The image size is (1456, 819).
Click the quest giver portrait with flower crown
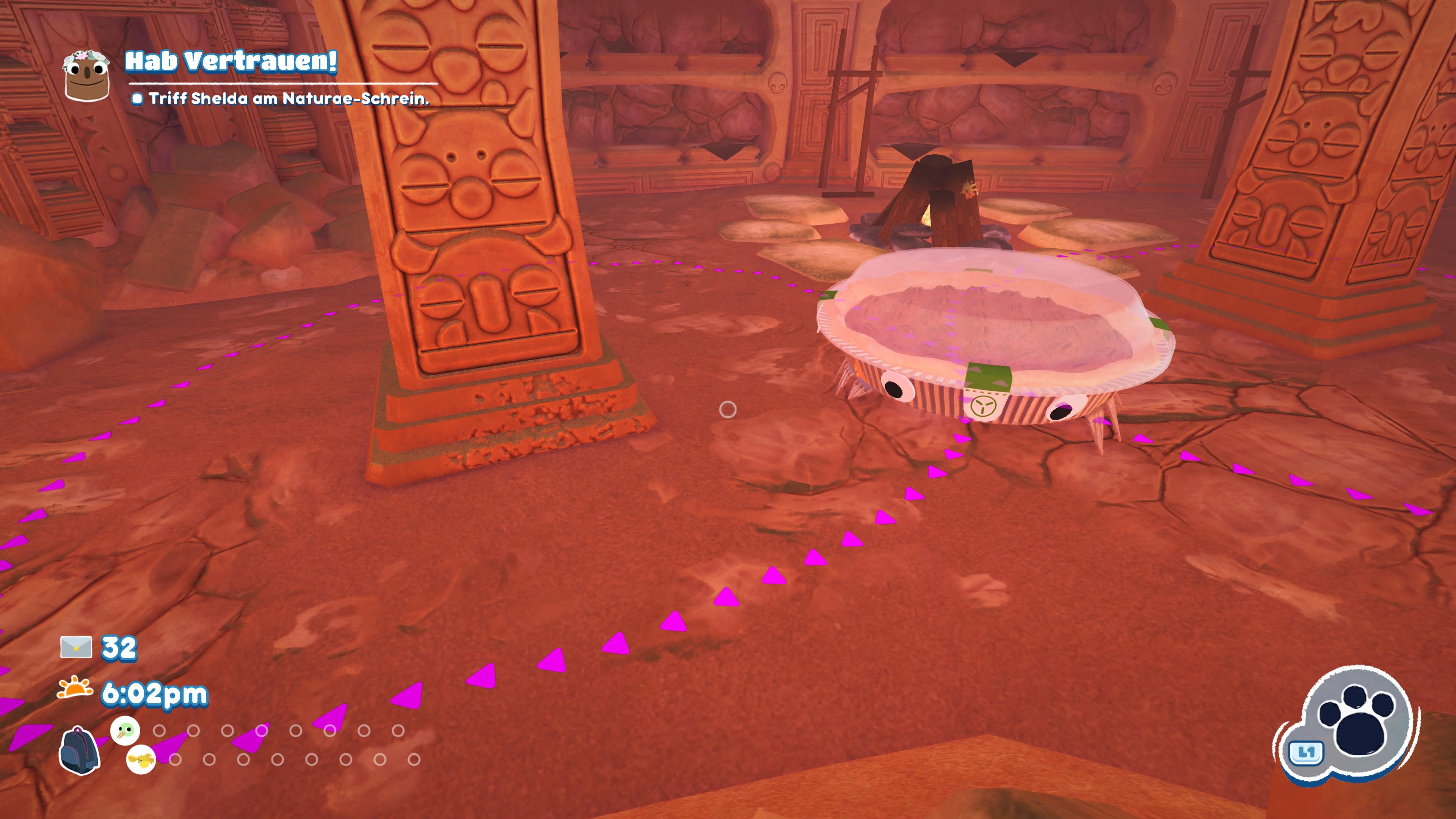[86, 76]
